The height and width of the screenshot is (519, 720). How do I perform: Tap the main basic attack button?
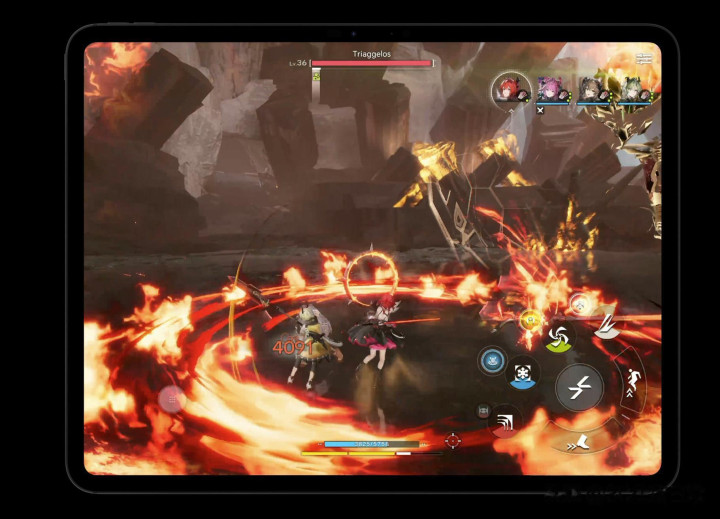coord(578,388)
